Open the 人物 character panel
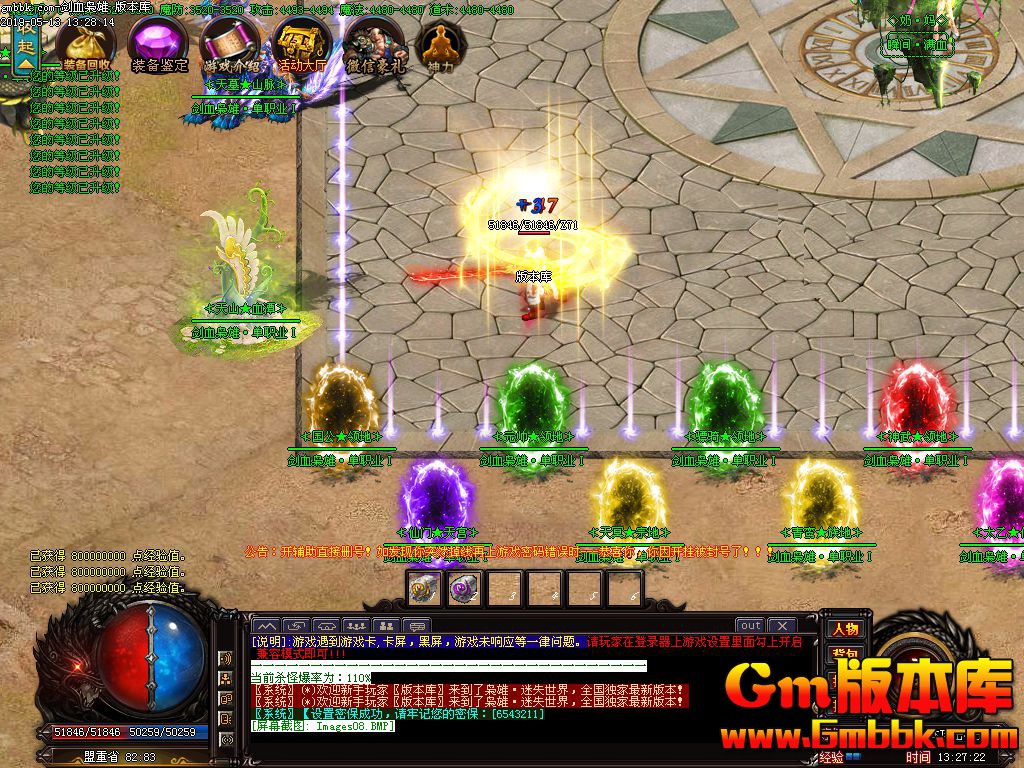Viewport: 1024px width, 768px height. tap(845, 628)
